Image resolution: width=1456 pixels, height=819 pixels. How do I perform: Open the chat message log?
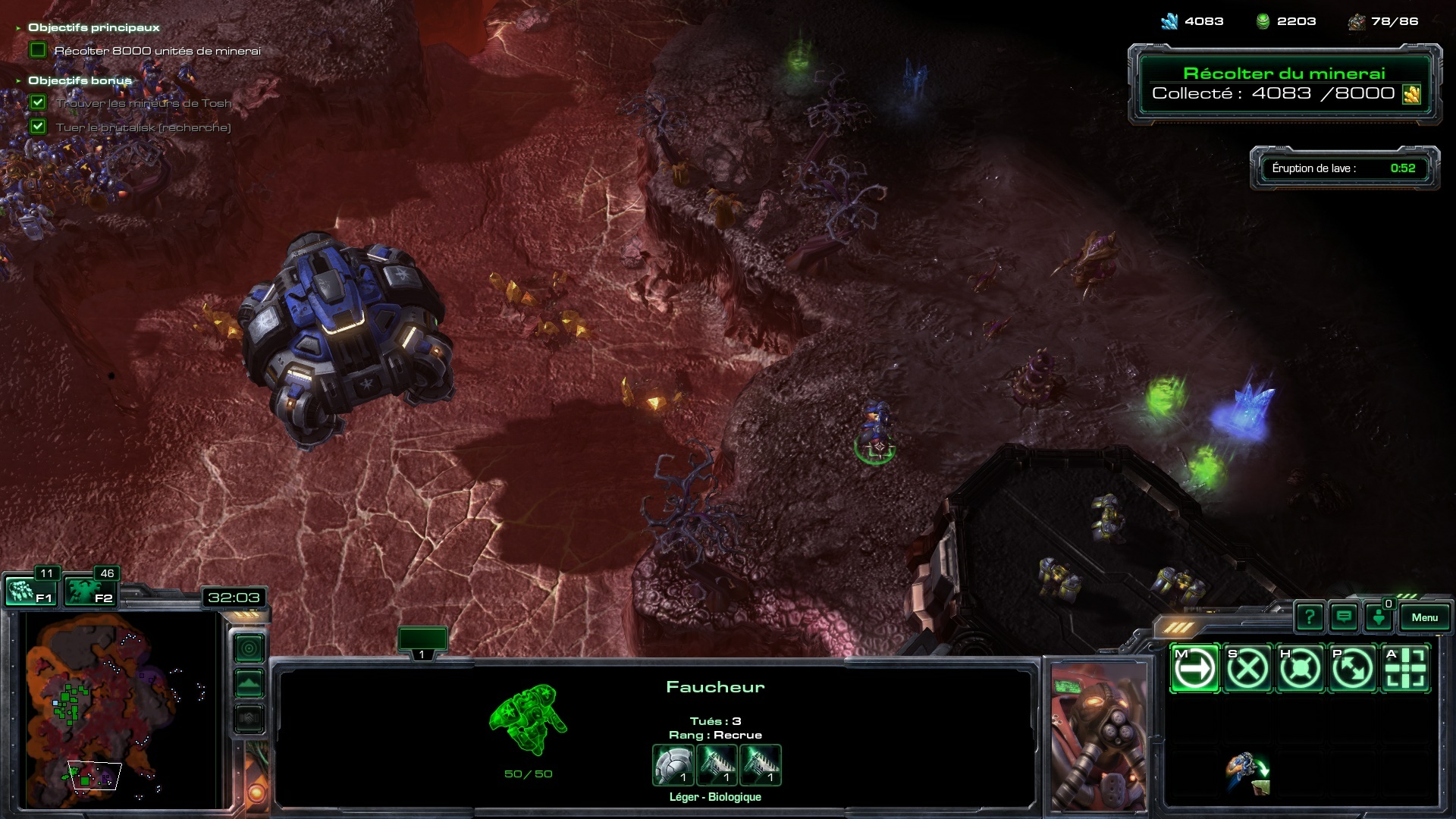pos(1344,617)
